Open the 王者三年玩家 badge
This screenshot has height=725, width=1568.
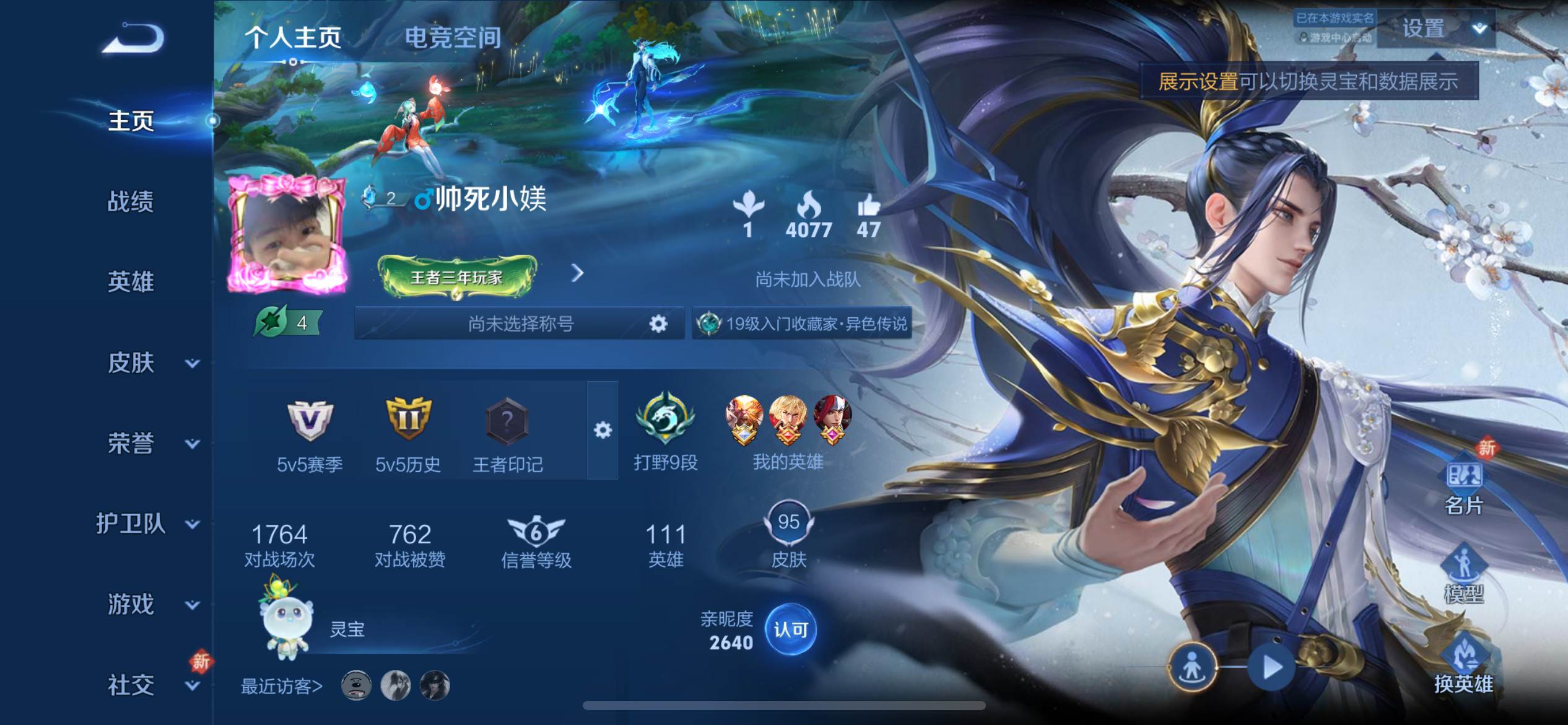tap(457, 276)
